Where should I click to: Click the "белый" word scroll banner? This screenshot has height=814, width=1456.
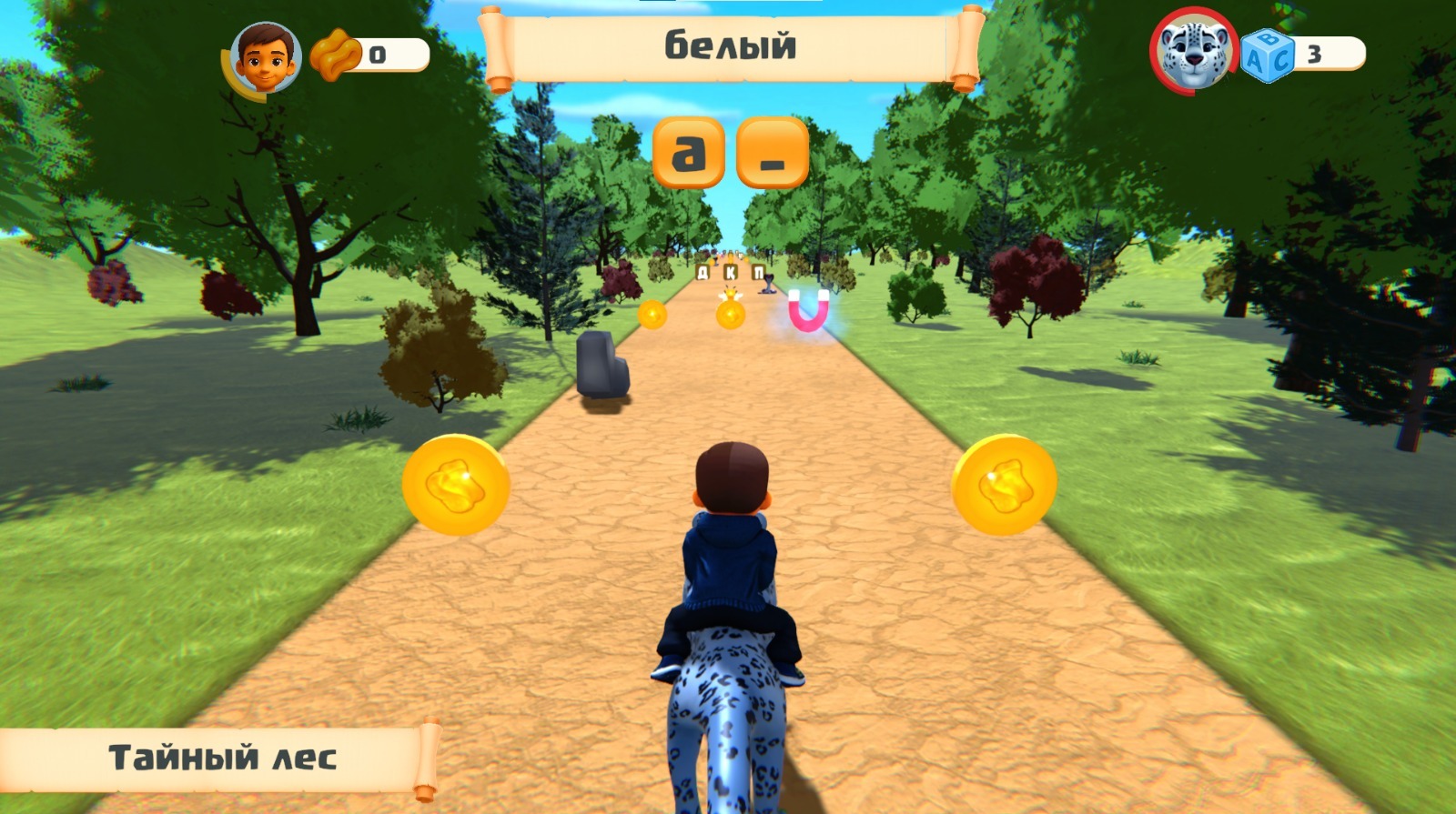tap(731, 45)
